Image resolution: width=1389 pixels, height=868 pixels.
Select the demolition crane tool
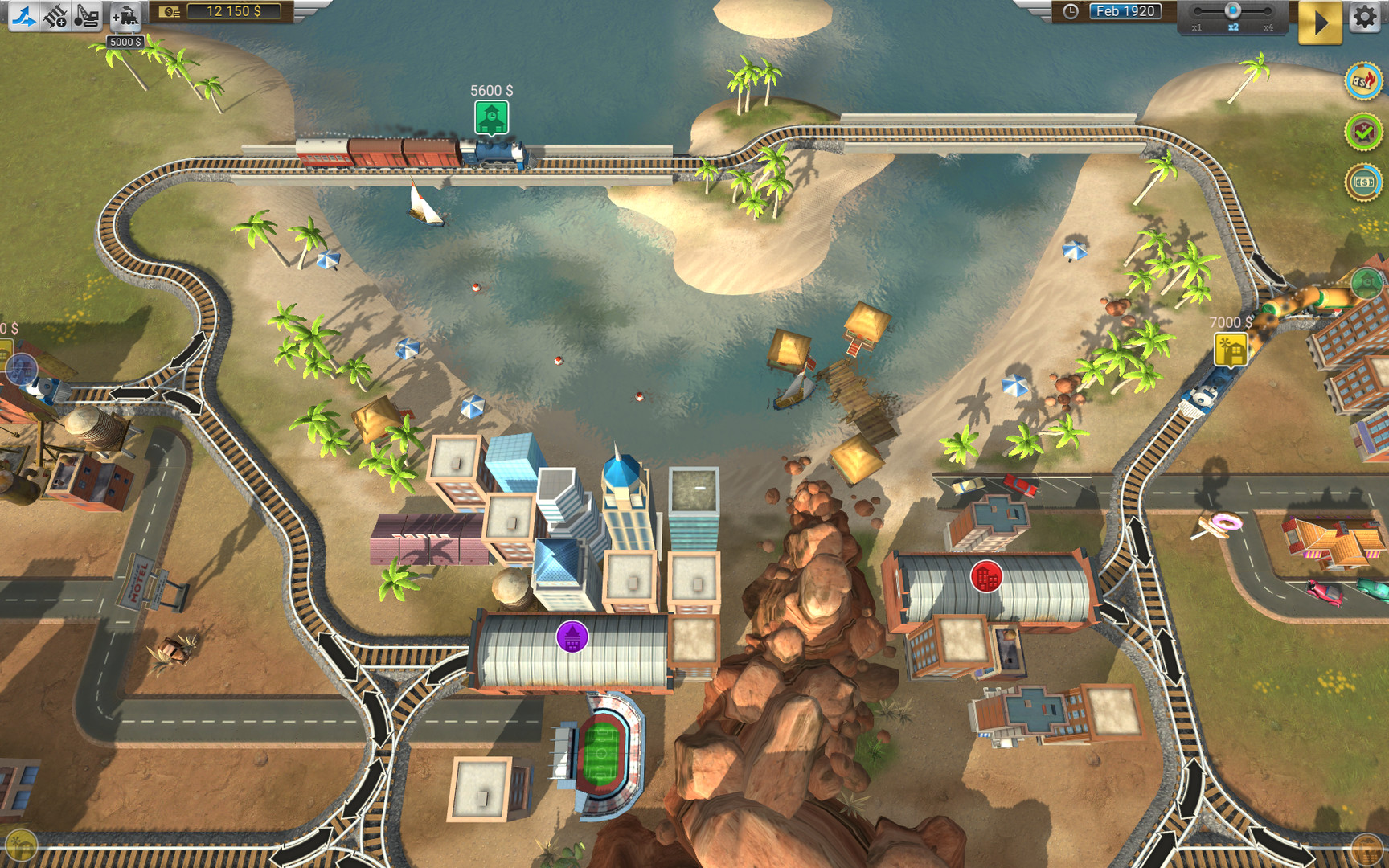click(x=87, y=14)
